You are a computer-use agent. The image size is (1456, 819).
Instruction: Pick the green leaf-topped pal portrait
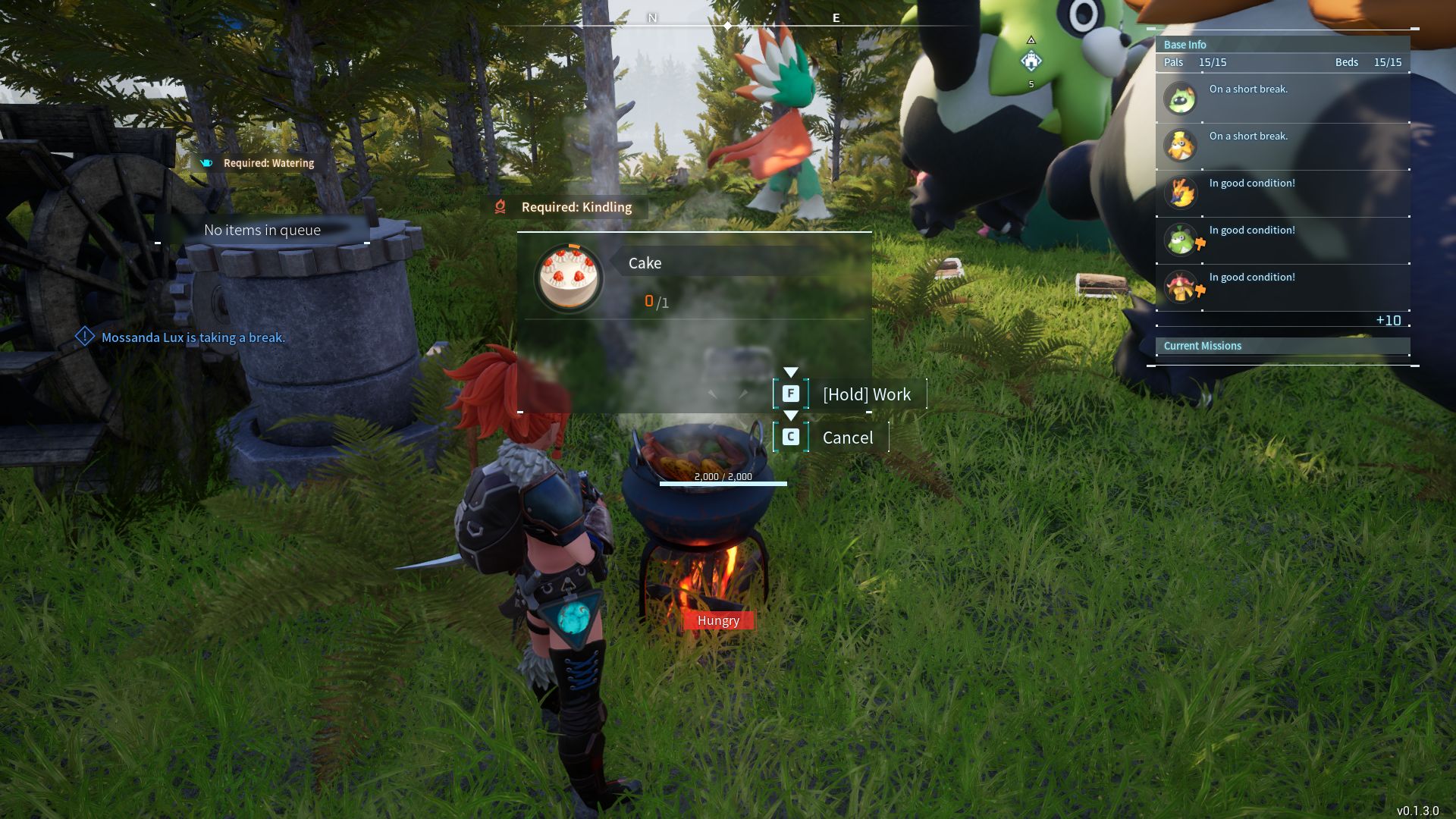(1181, 240)
